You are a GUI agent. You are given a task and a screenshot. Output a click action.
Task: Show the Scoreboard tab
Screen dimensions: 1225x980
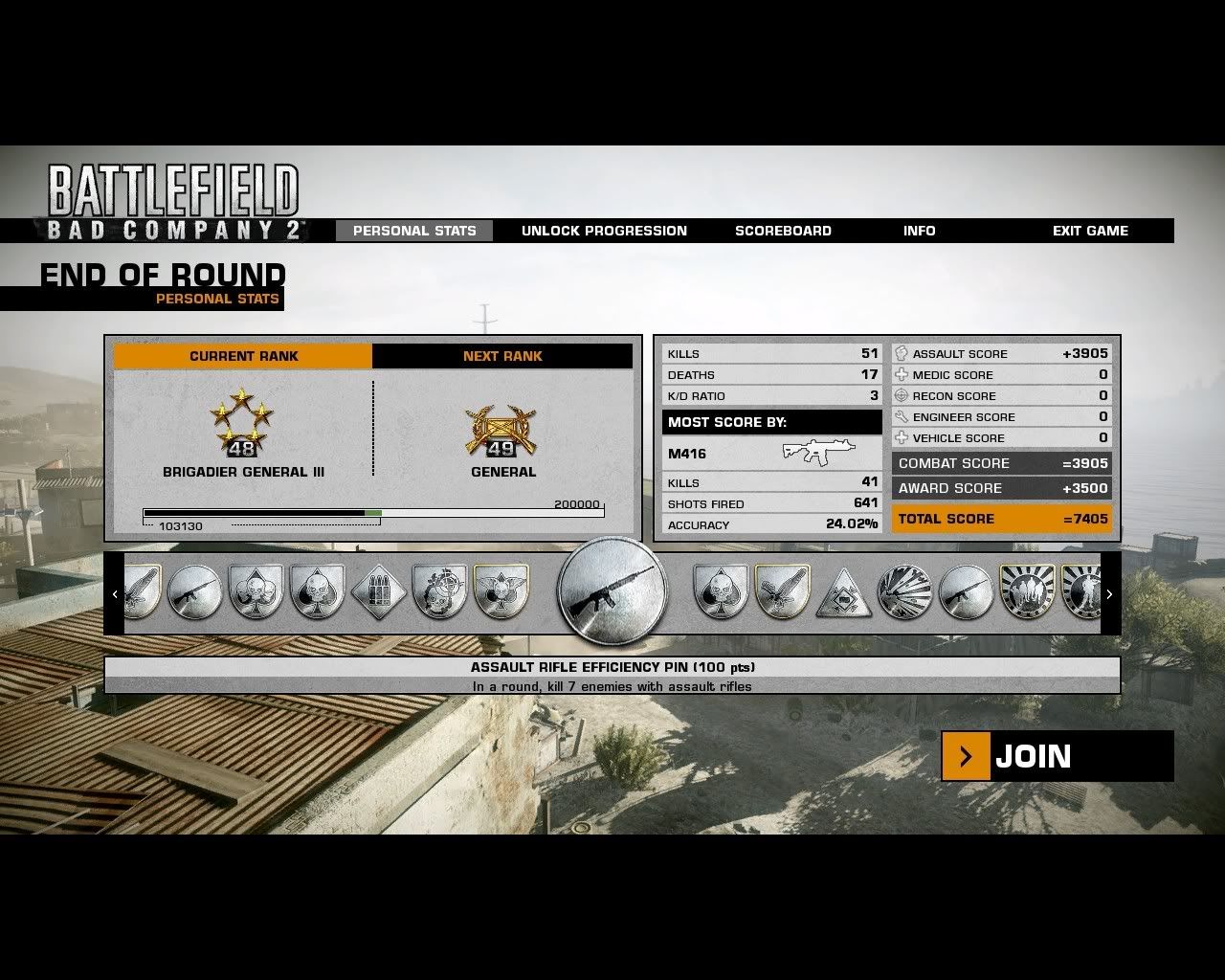[x=783, y=231]
